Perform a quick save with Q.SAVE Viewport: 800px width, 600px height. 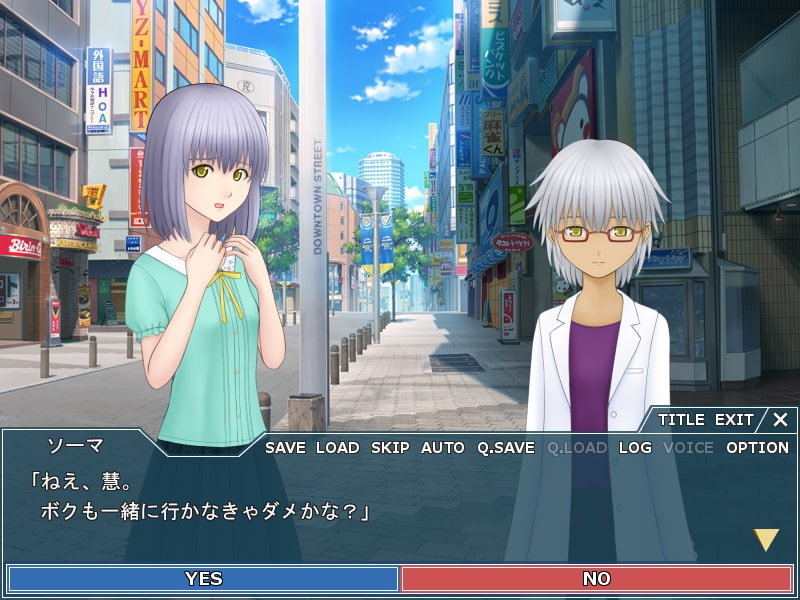[505, 448]
